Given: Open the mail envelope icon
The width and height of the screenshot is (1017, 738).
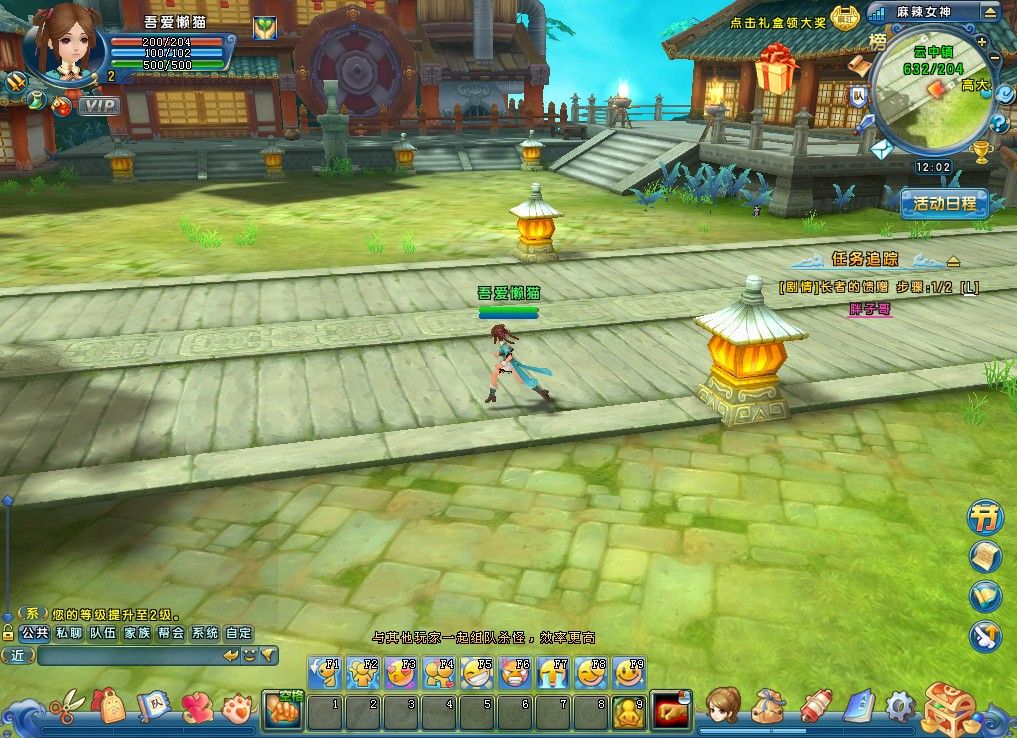Looking at the screenshot, I should point(880,150).
